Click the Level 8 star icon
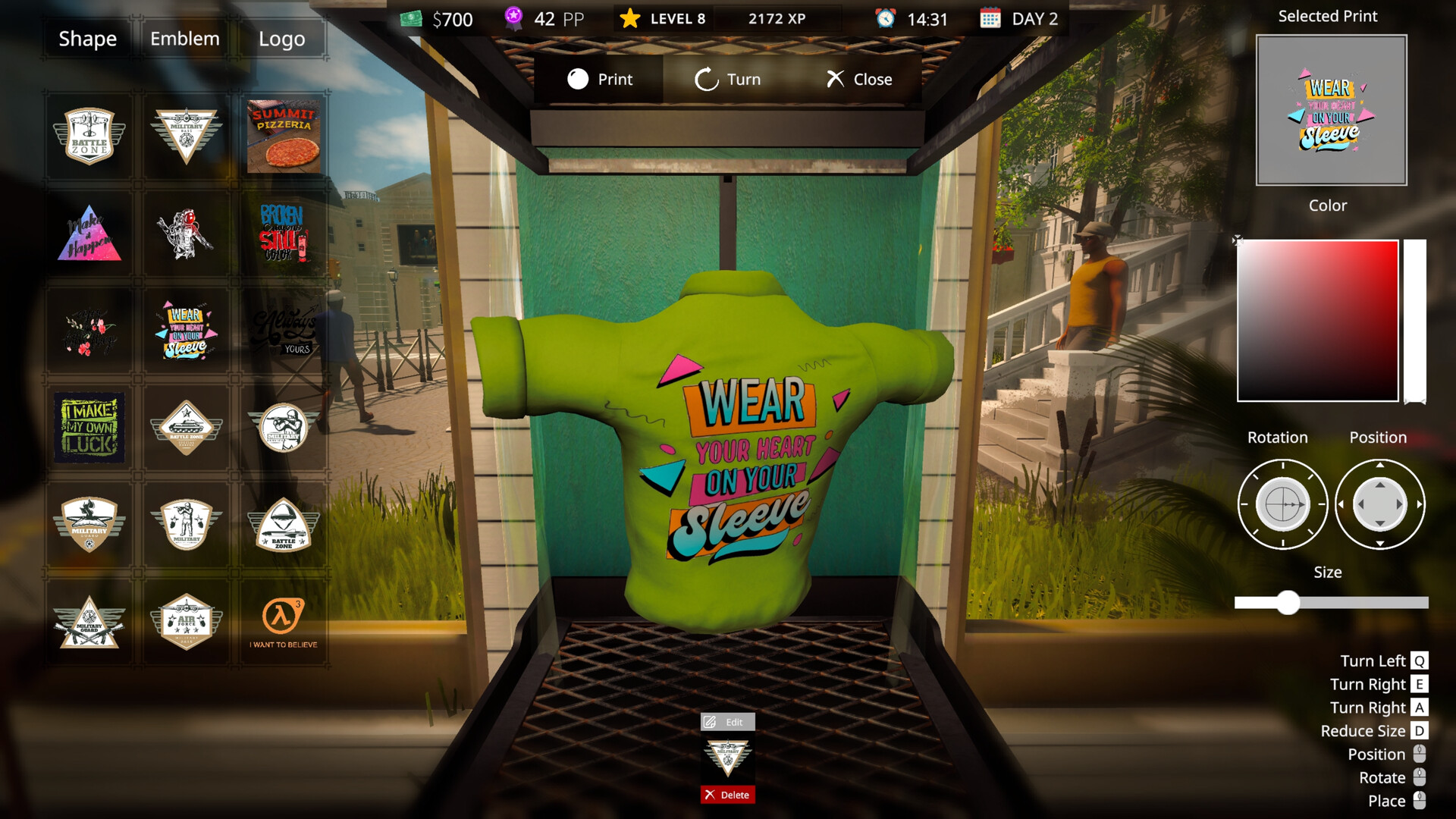This screenshot has height=819, width=1456. [x=629, y=18]
